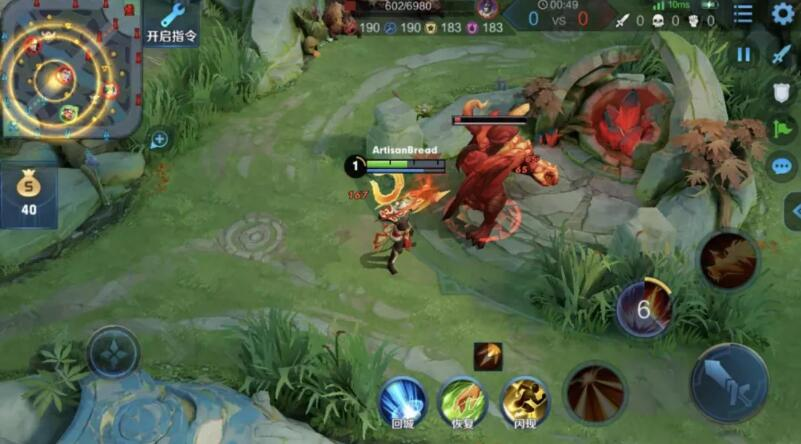The width and height of the screenshot is (801, 444).
Task: Open the minimap in the corner
Action: 68,68
